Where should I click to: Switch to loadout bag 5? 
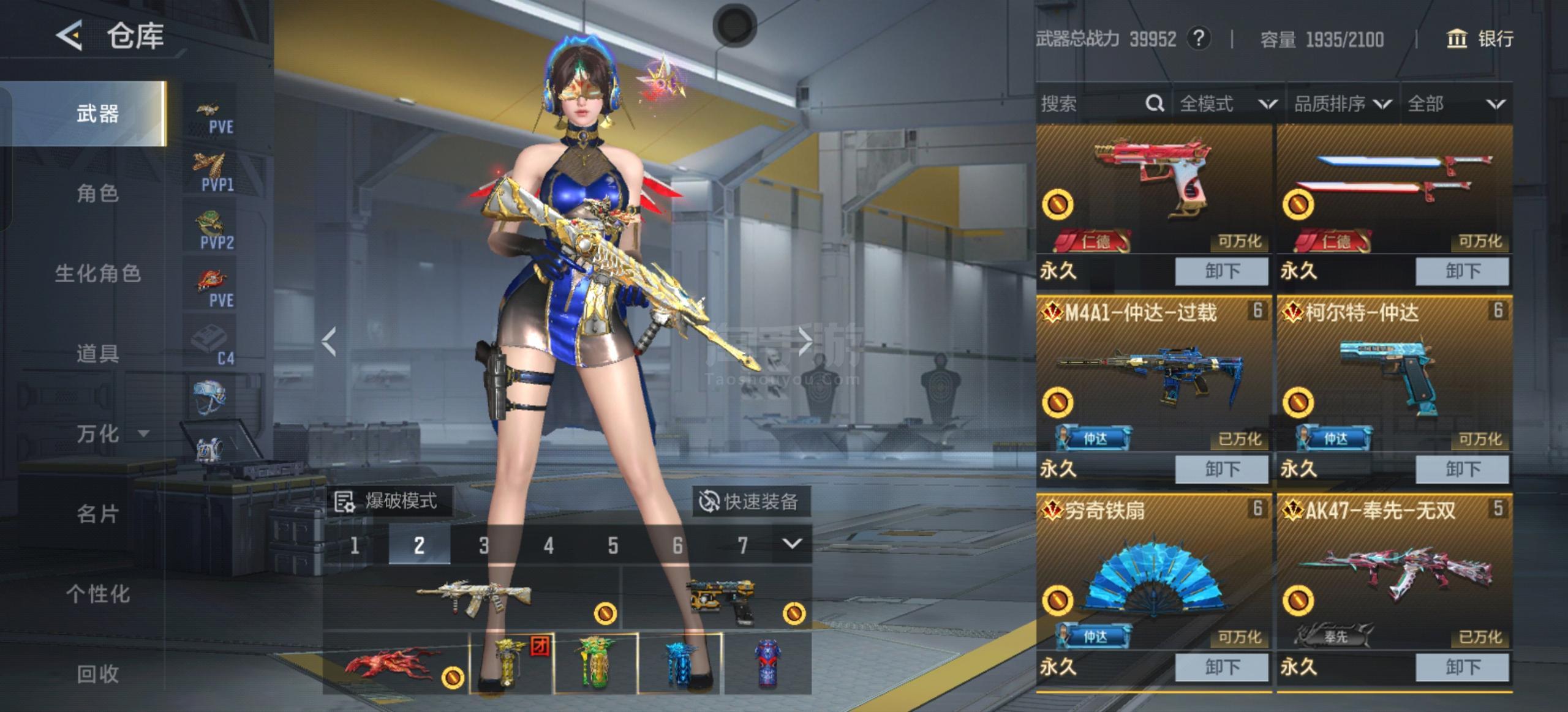[x=612, y=545]
